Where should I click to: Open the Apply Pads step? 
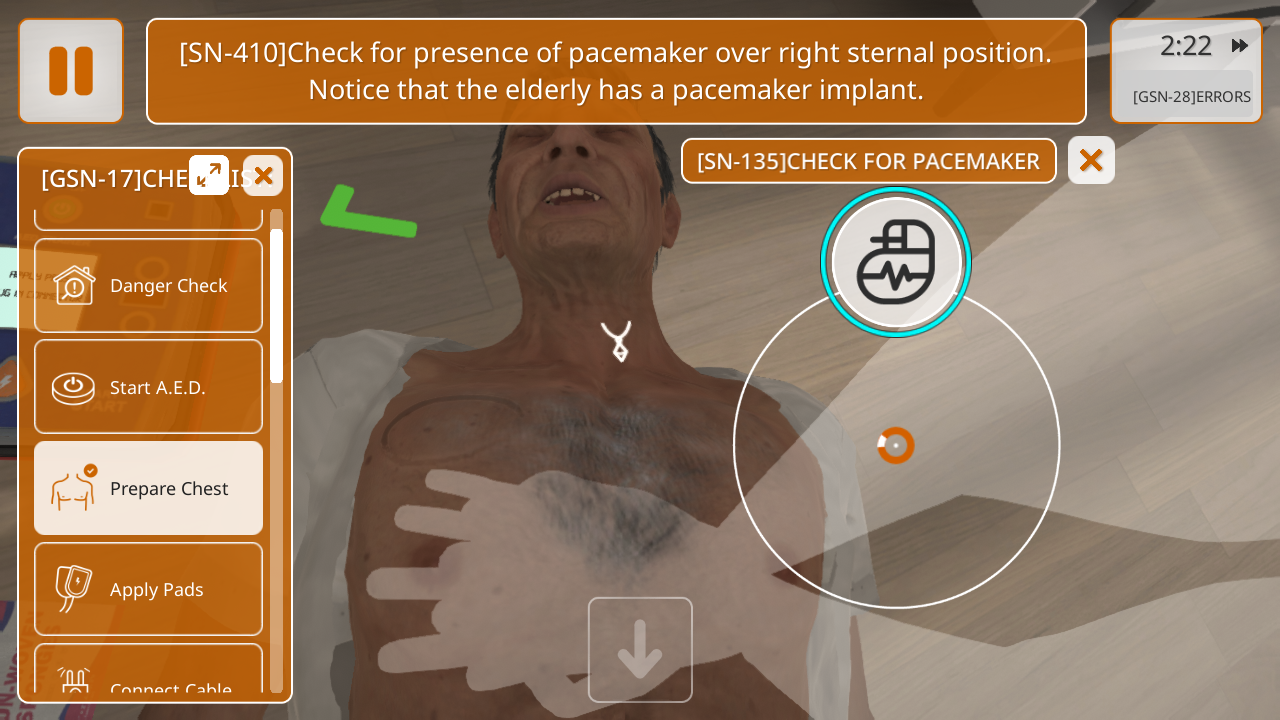pyautogui.click(x=149, y=589)
